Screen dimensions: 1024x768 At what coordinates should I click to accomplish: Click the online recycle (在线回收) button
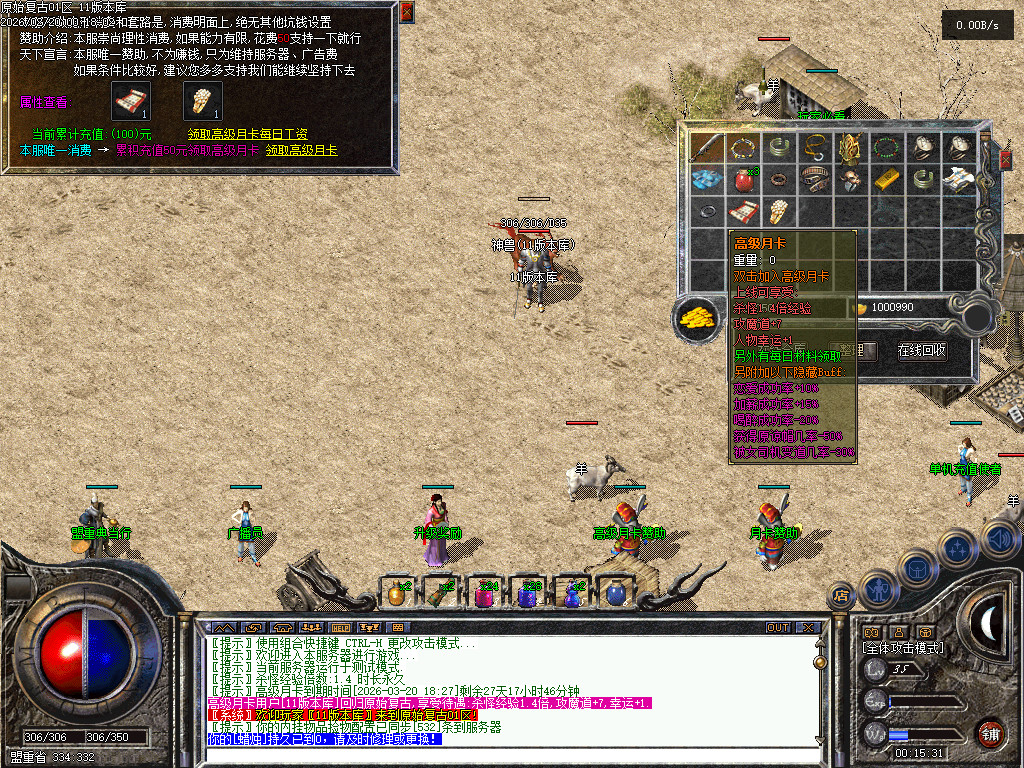922,351
